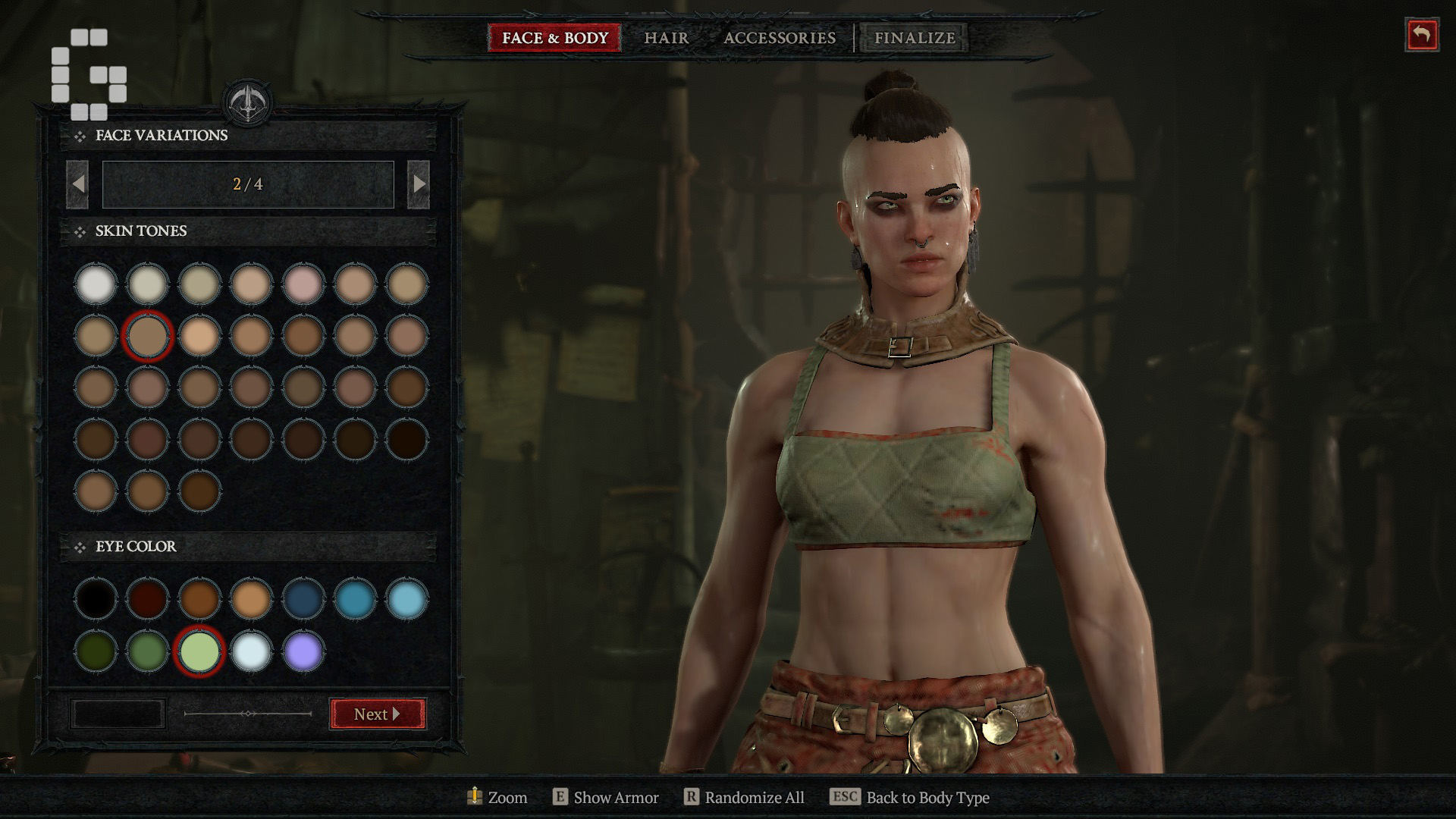Choose the palest white skin tone
Viewport: 1456px width, 819px height.
point(96,284)
